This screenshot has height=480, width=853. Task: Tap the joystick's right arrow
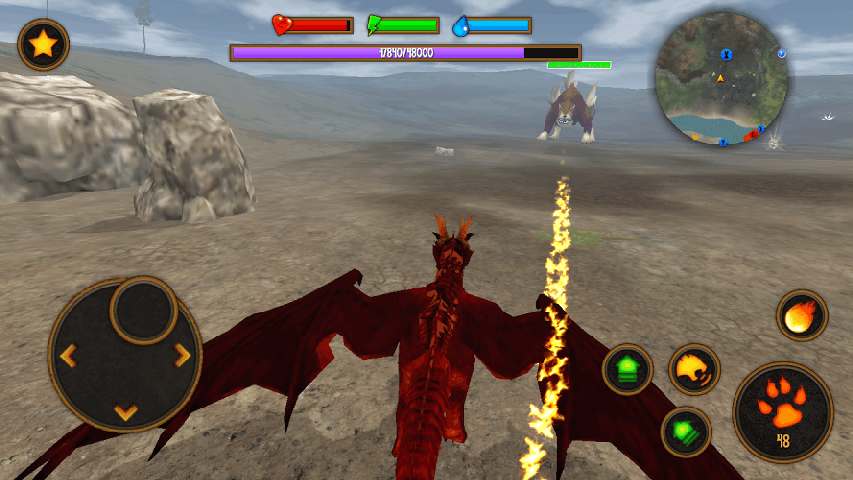(x=182, y=355)
